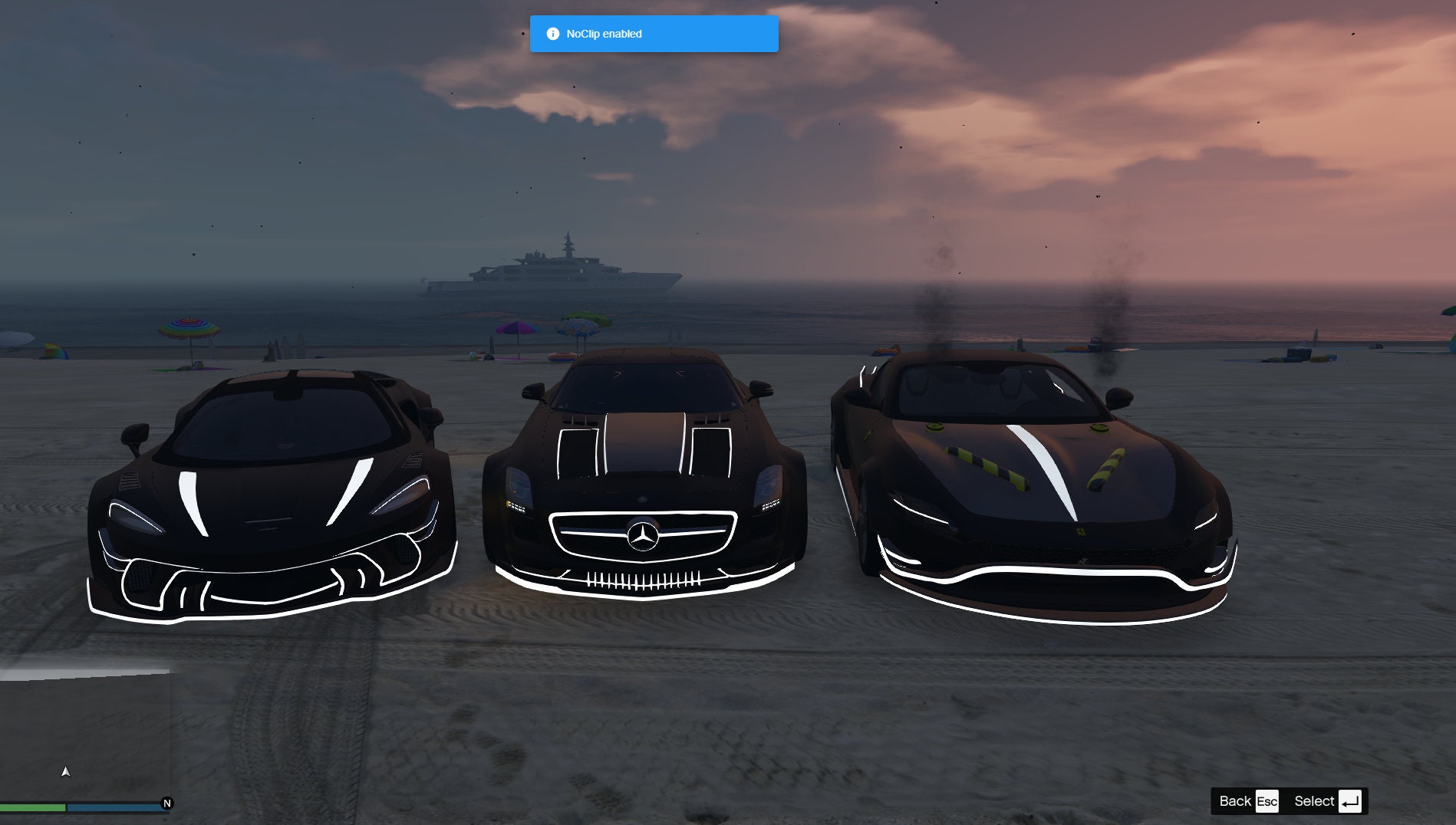The height and width of the screenshot is (825, 1456).
Task: Click the distant yacht on the horizon
Action: (x=546, y=276)
